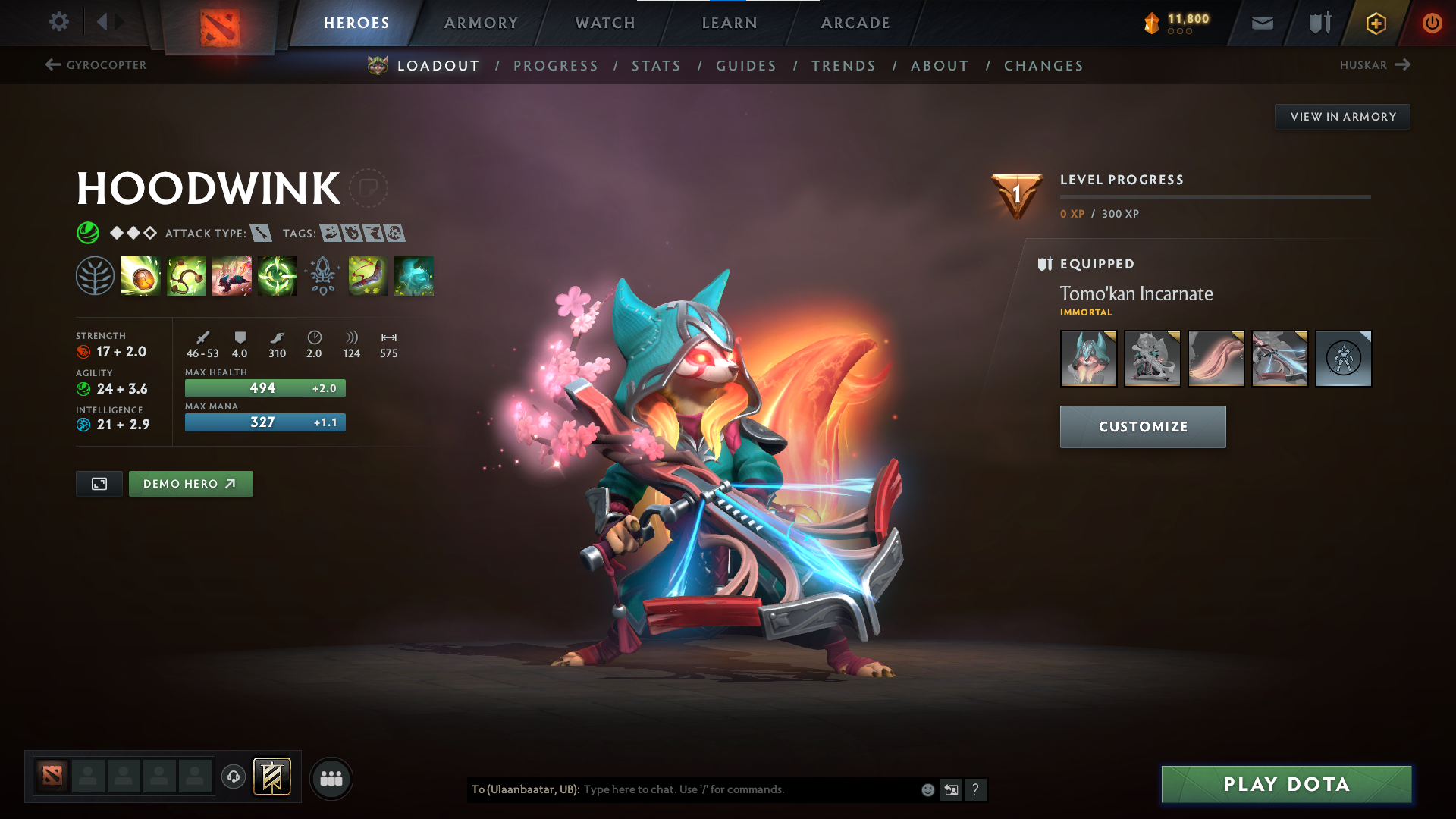Open the STATS page for Hoodwink
The height and width of the screenshot is (819, 1456).
[x=657, y=66]
